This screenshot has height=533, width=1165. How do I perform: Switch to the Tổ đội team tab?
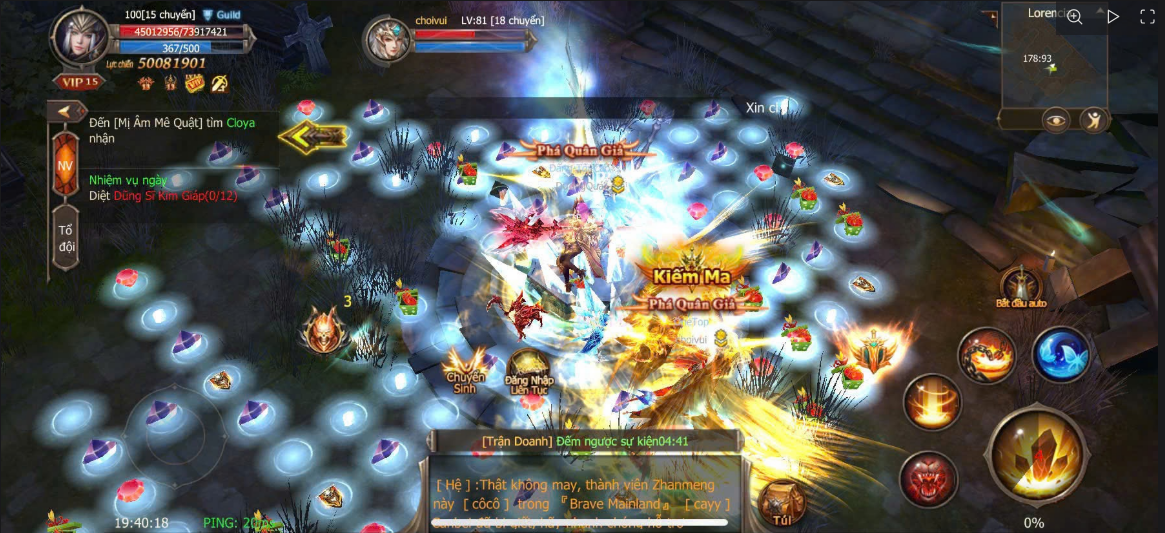point(66,238)
